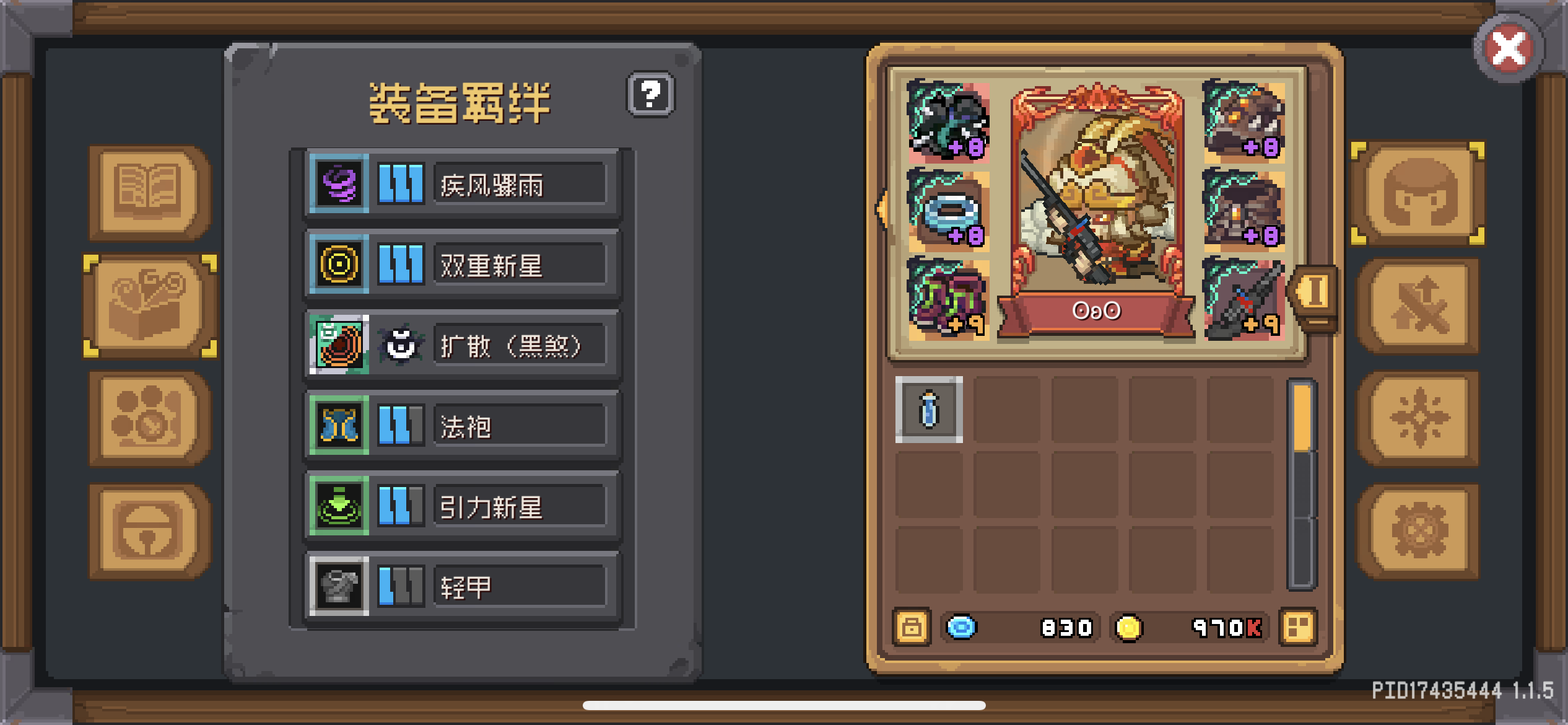Open the equipment bonds help with the ? button
The image size is (1568, 725).
[651, 94]
